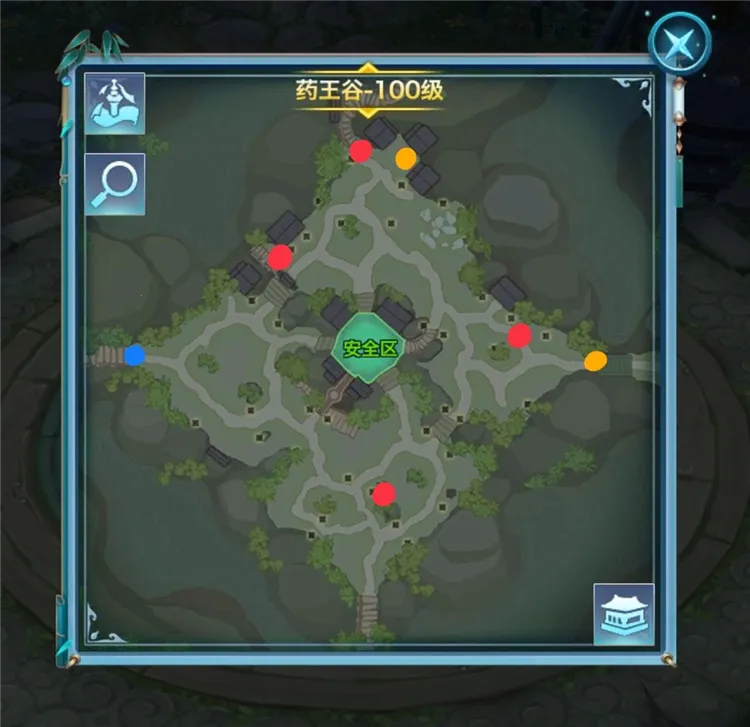Close the map window
The image size is (750, 727).
tap(679, 43)
